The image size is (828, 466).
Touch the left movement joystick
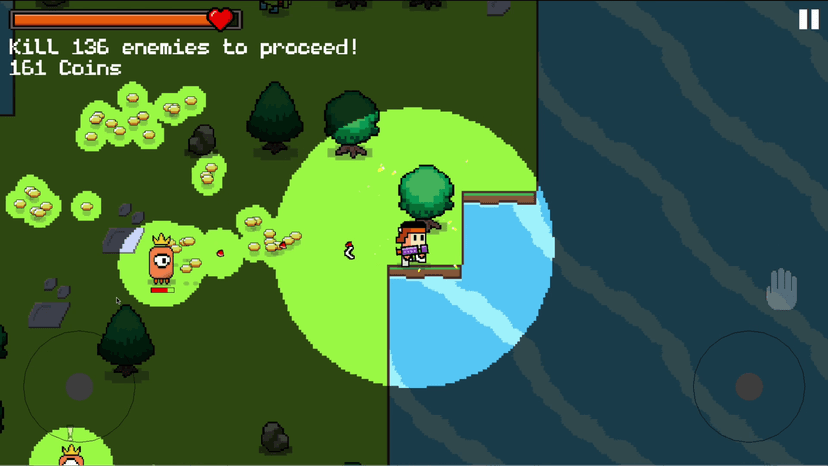(x=79, y=386)
